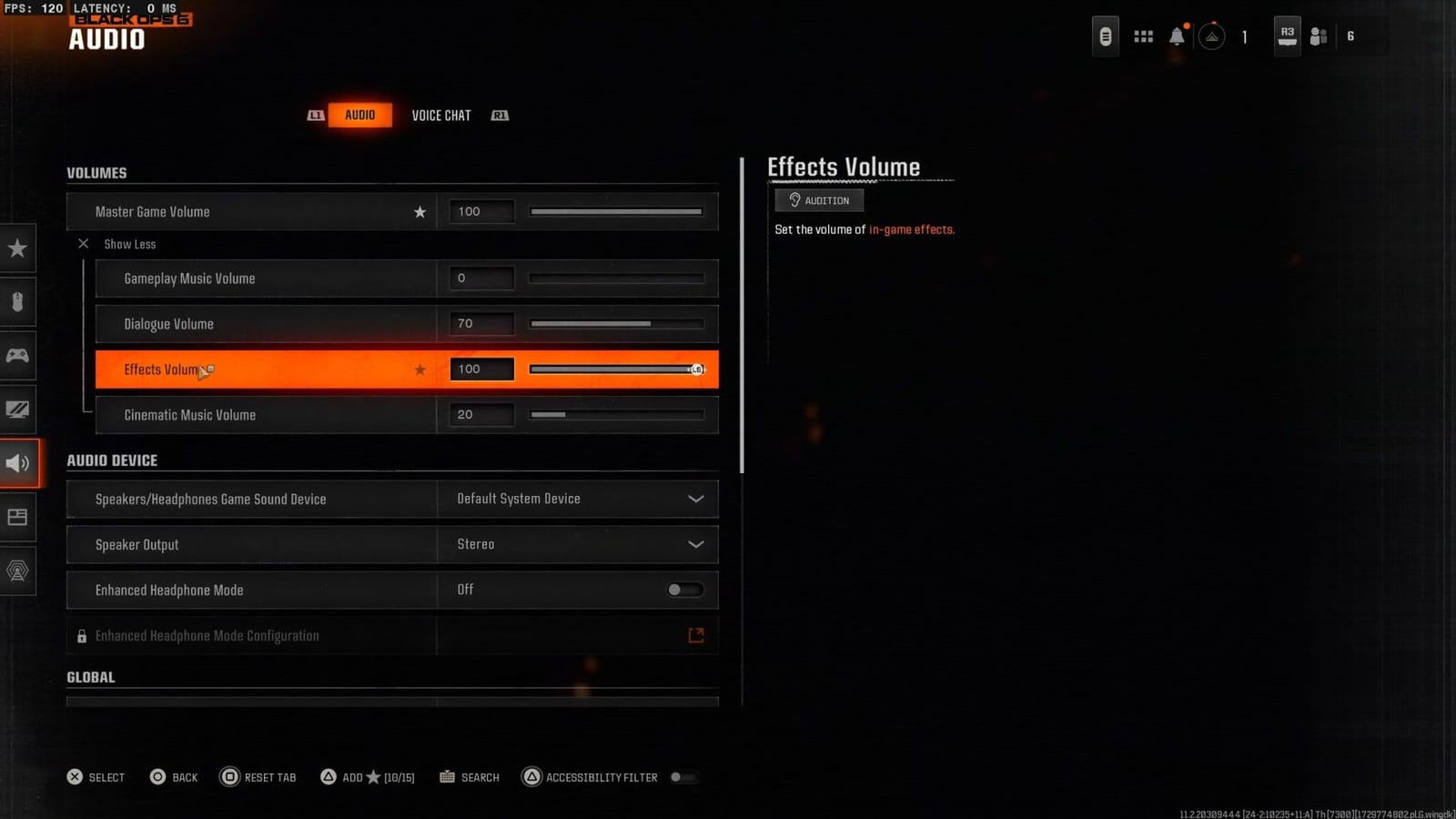
Task: Open the social/friends icon in top bar
Action: click(1318, 35)
